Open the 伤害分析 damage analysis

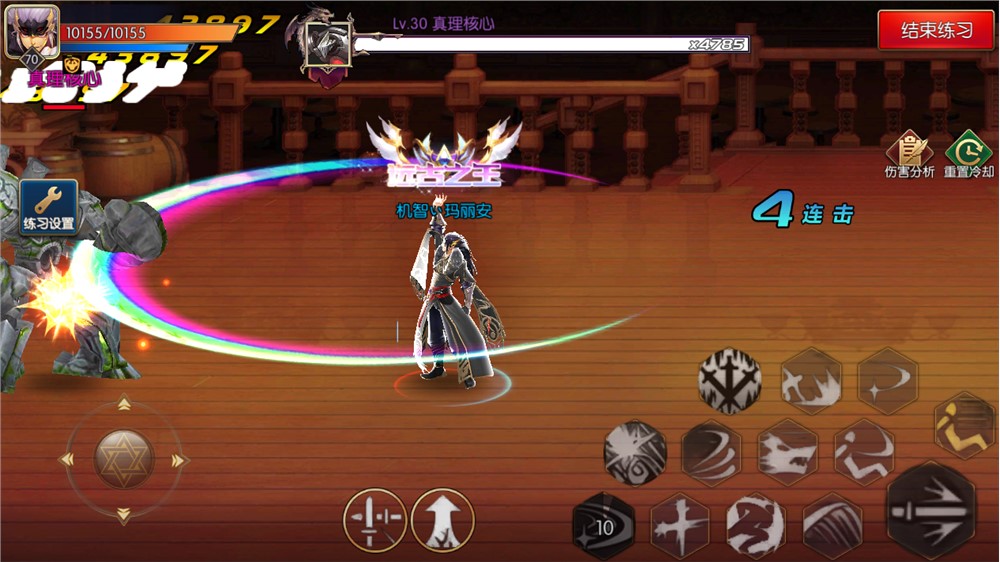pos(909,155)
